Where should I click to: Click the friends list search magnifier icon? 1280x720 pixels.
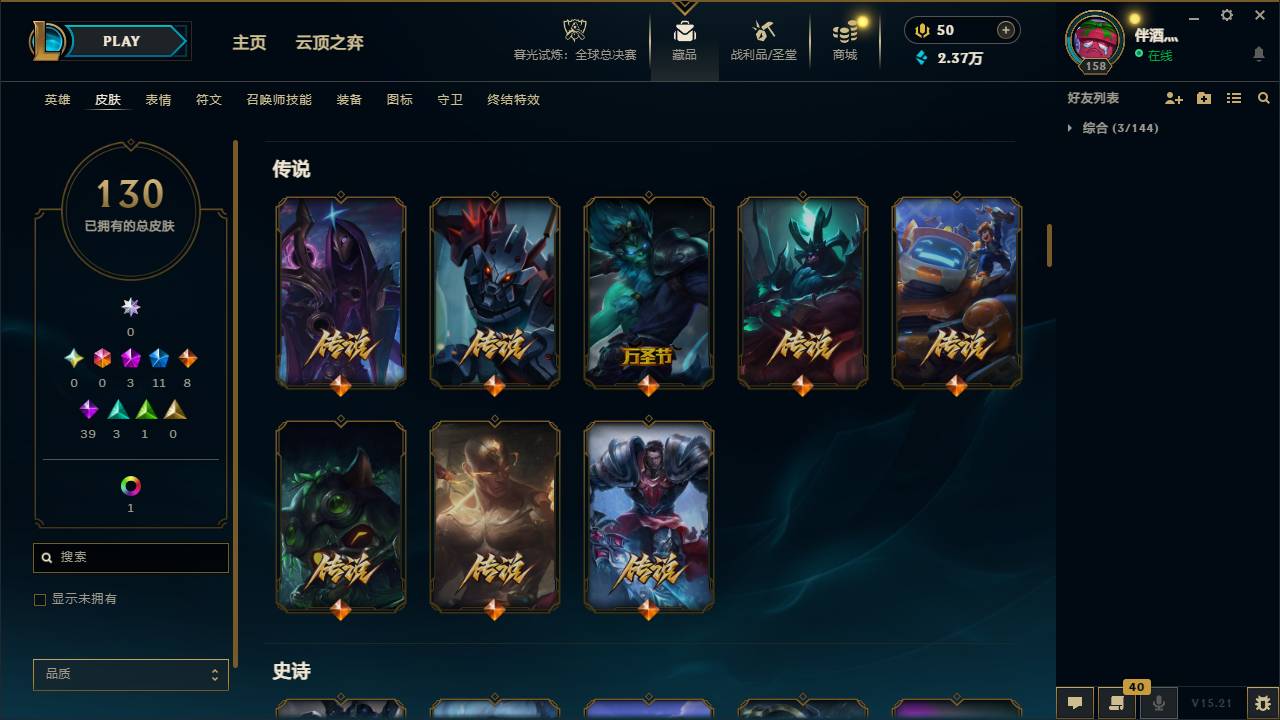[x=1264, y=97]
